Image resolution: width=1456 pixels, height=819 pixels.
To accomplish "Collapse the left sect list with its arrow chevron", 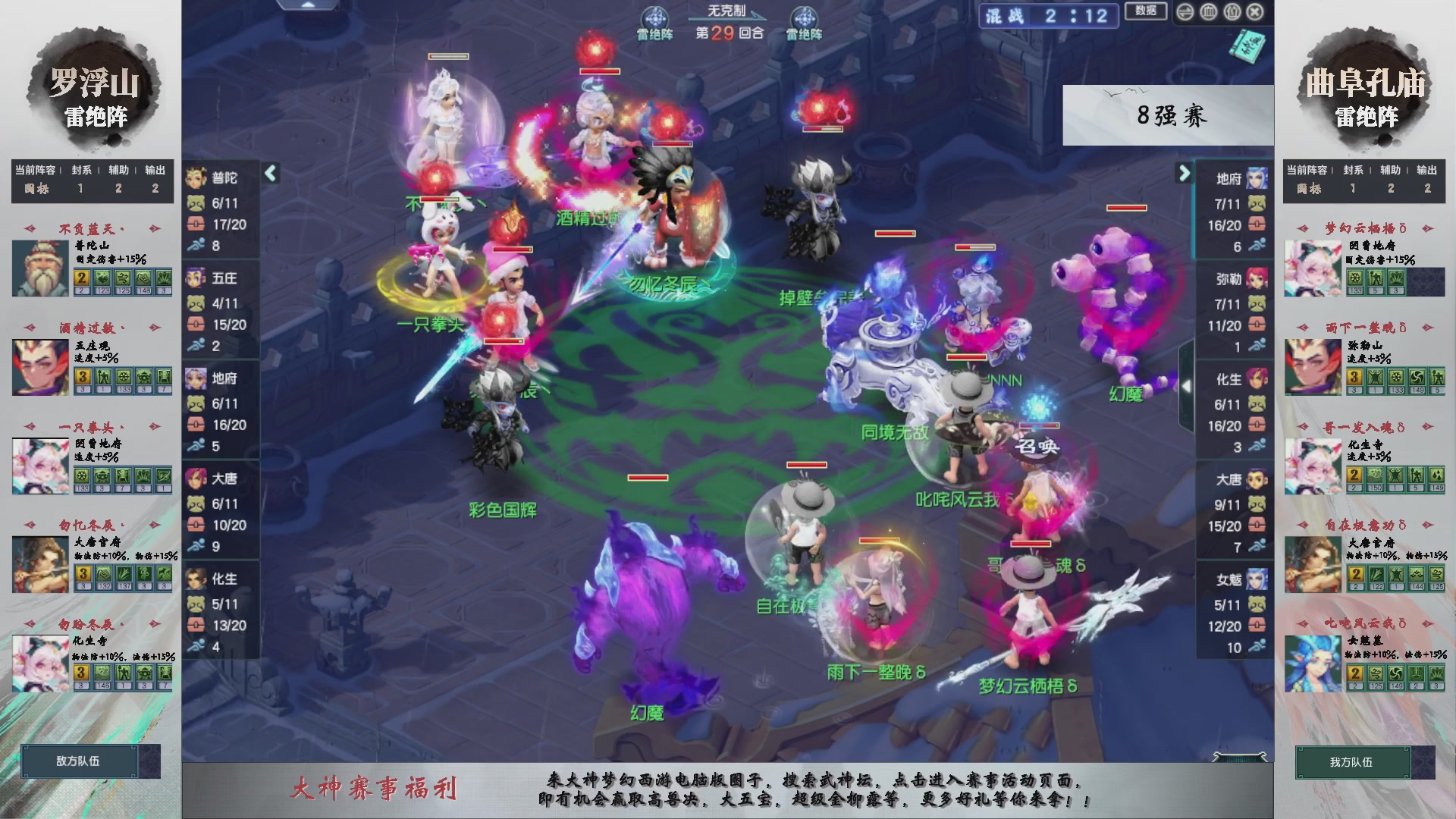I will point(269,173).
